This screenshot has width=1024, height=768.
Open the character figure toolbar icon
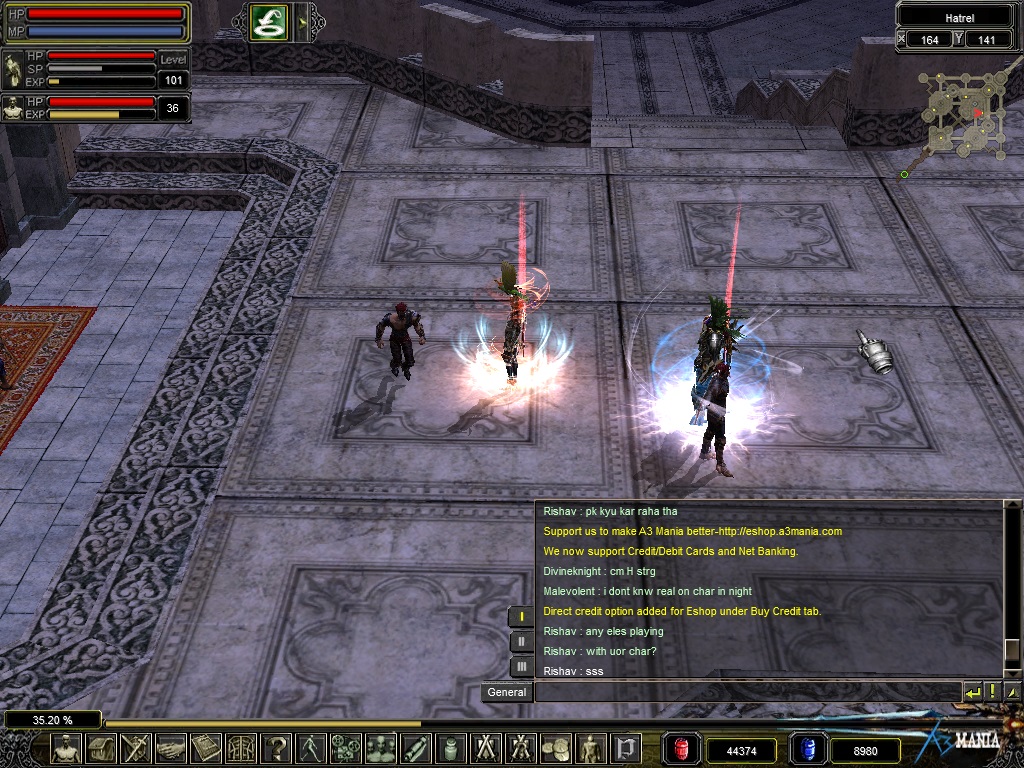(66, 748)
